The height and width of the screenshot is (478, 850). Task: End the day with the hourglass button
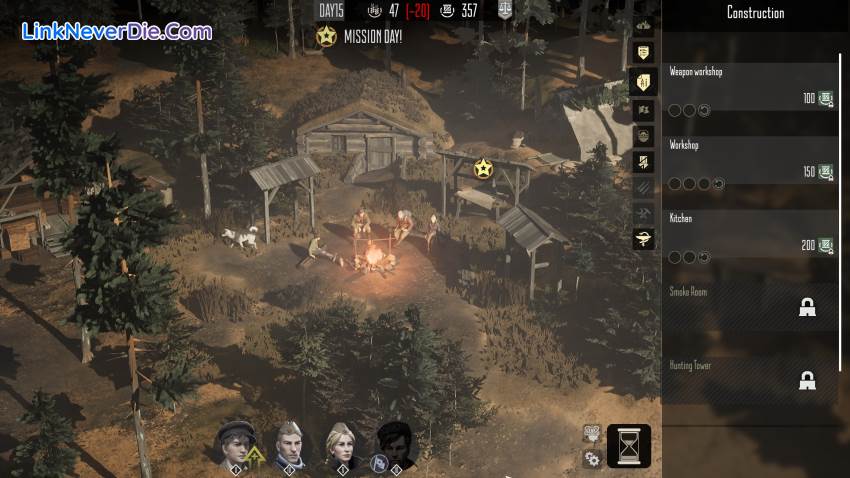628,446
